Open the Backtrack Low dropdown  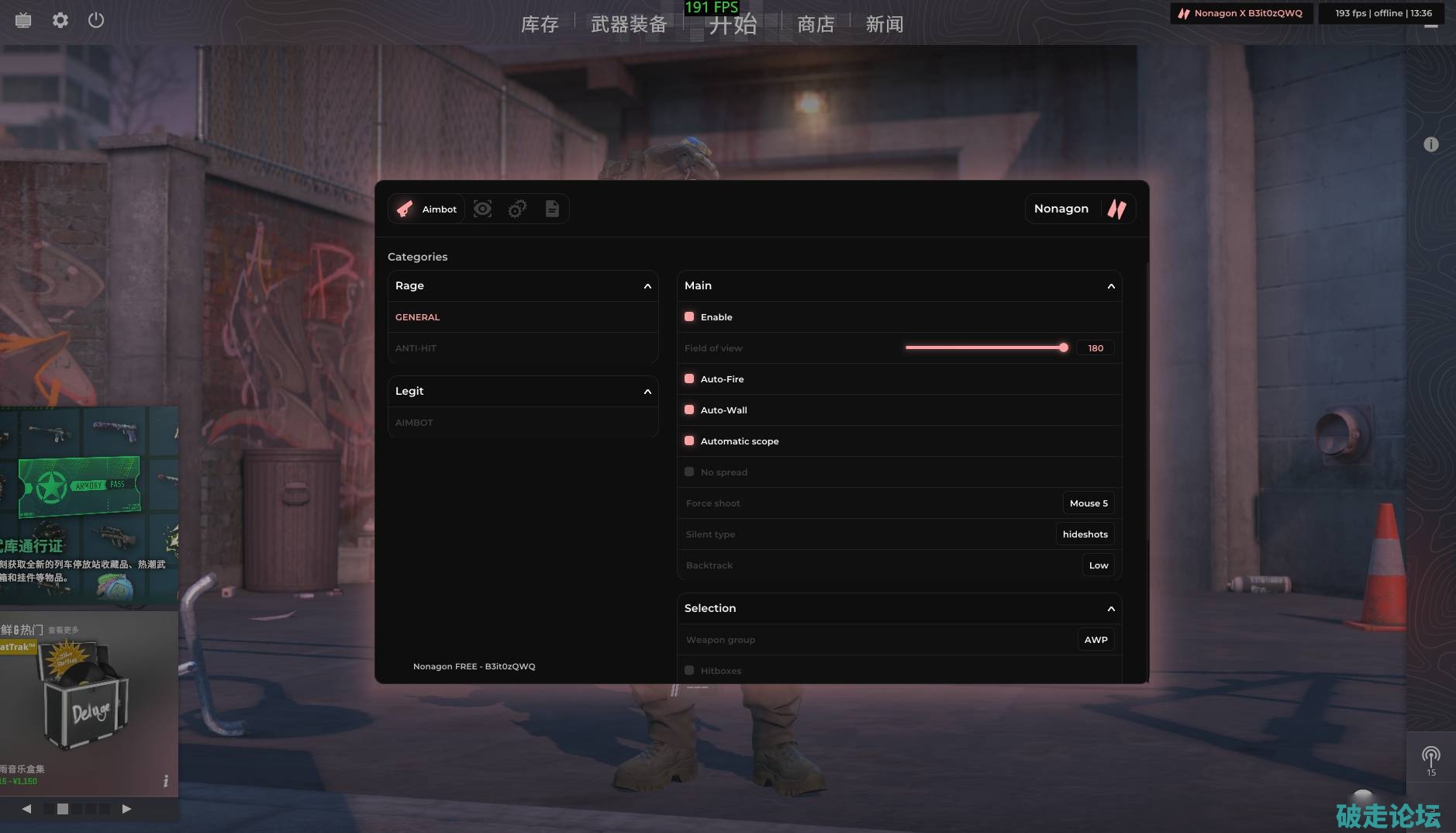pyautogui.click(x=1098, y=565)
